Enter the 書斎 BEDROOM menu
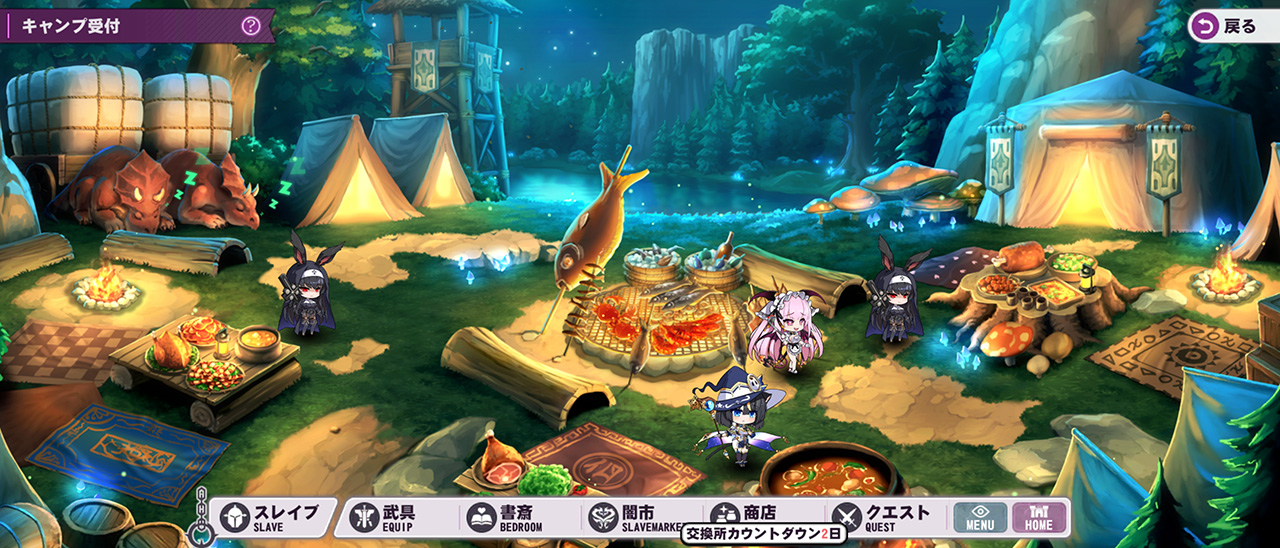This screenshot has width=1280, height=548. click(508, 516)
